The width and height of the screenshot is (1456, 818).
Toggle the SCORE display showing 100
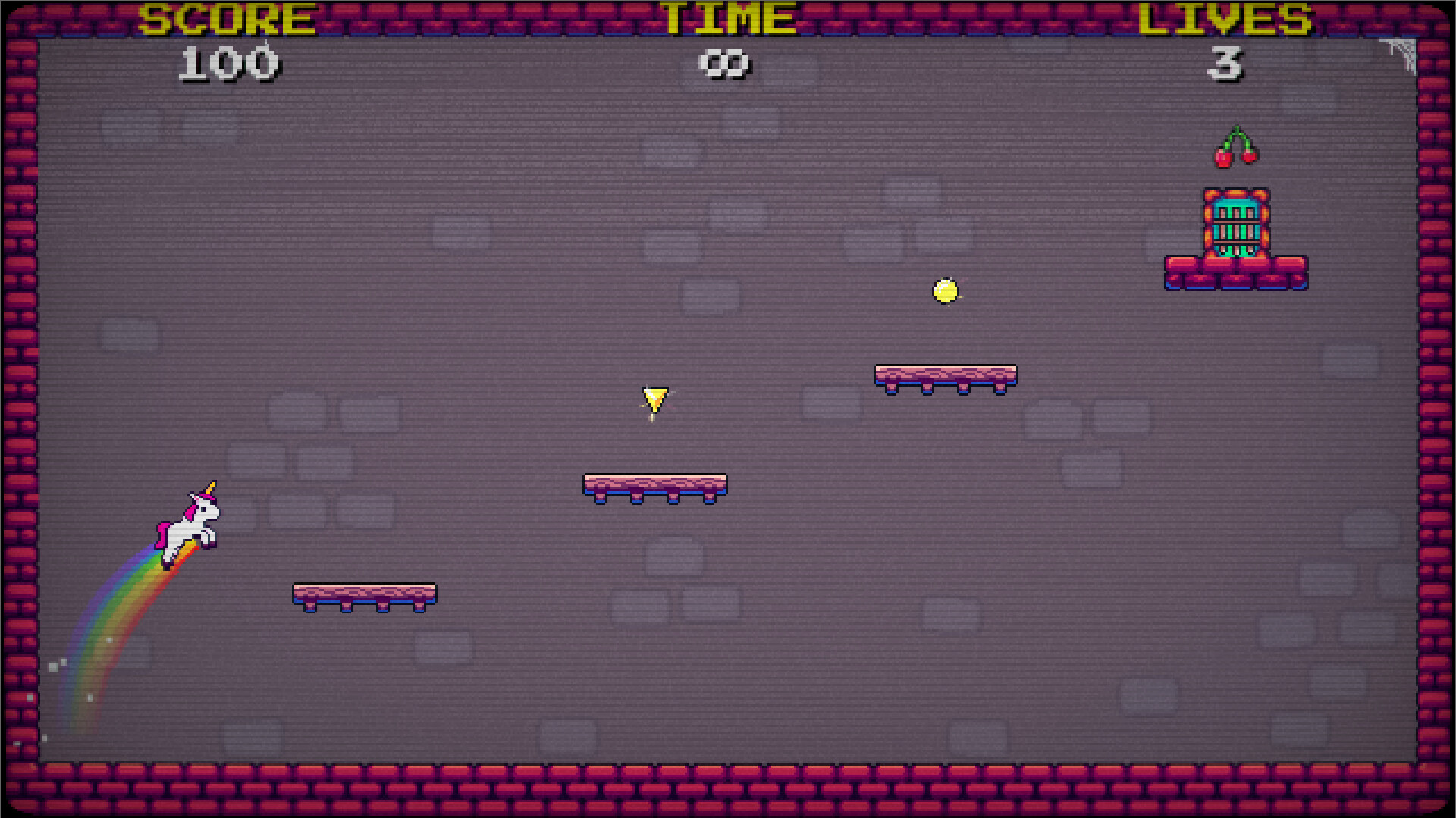(227, 61)
